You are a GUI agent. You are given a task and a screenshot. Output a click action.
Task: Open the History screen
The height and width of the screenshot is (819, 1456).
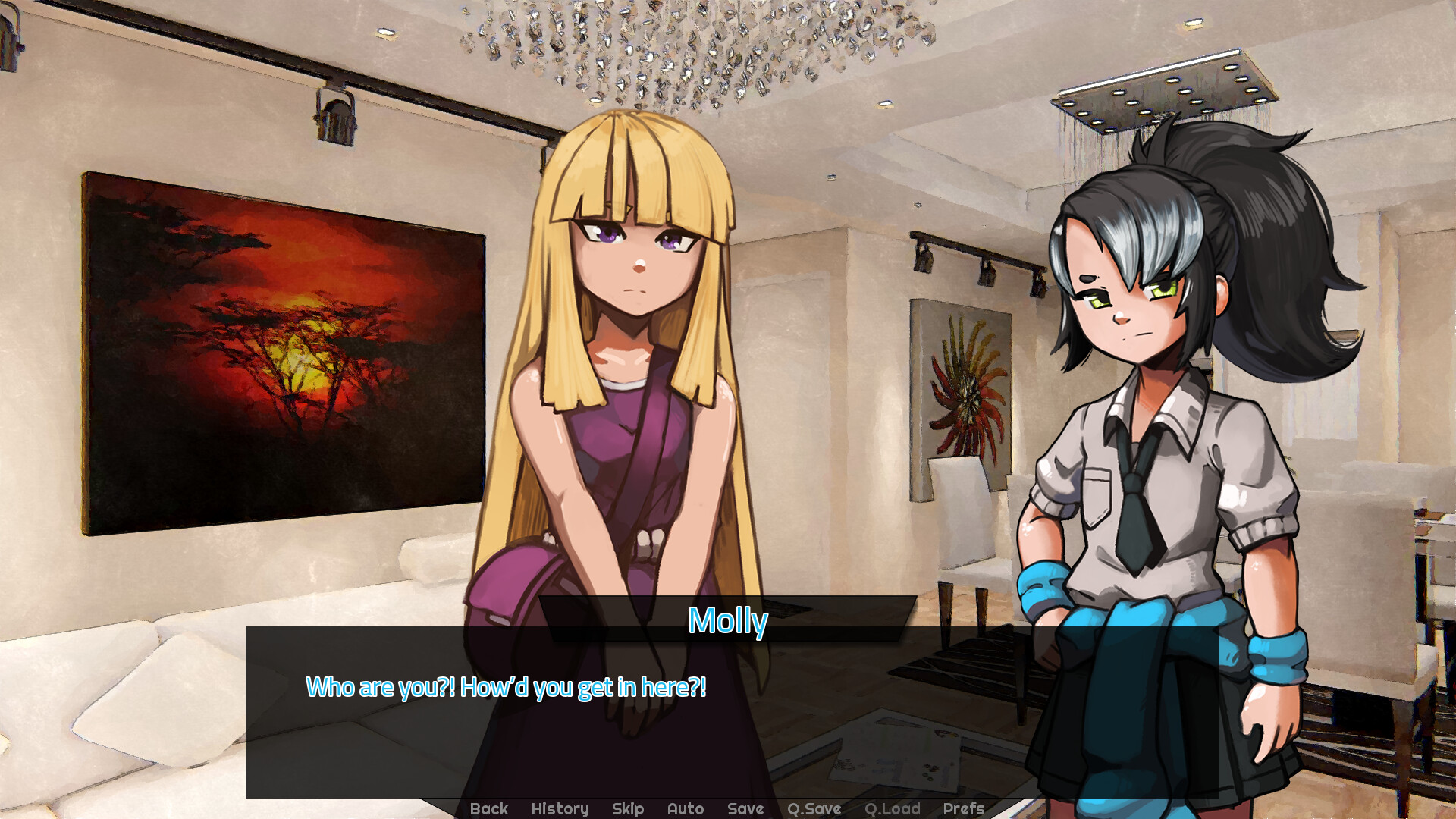560,808
